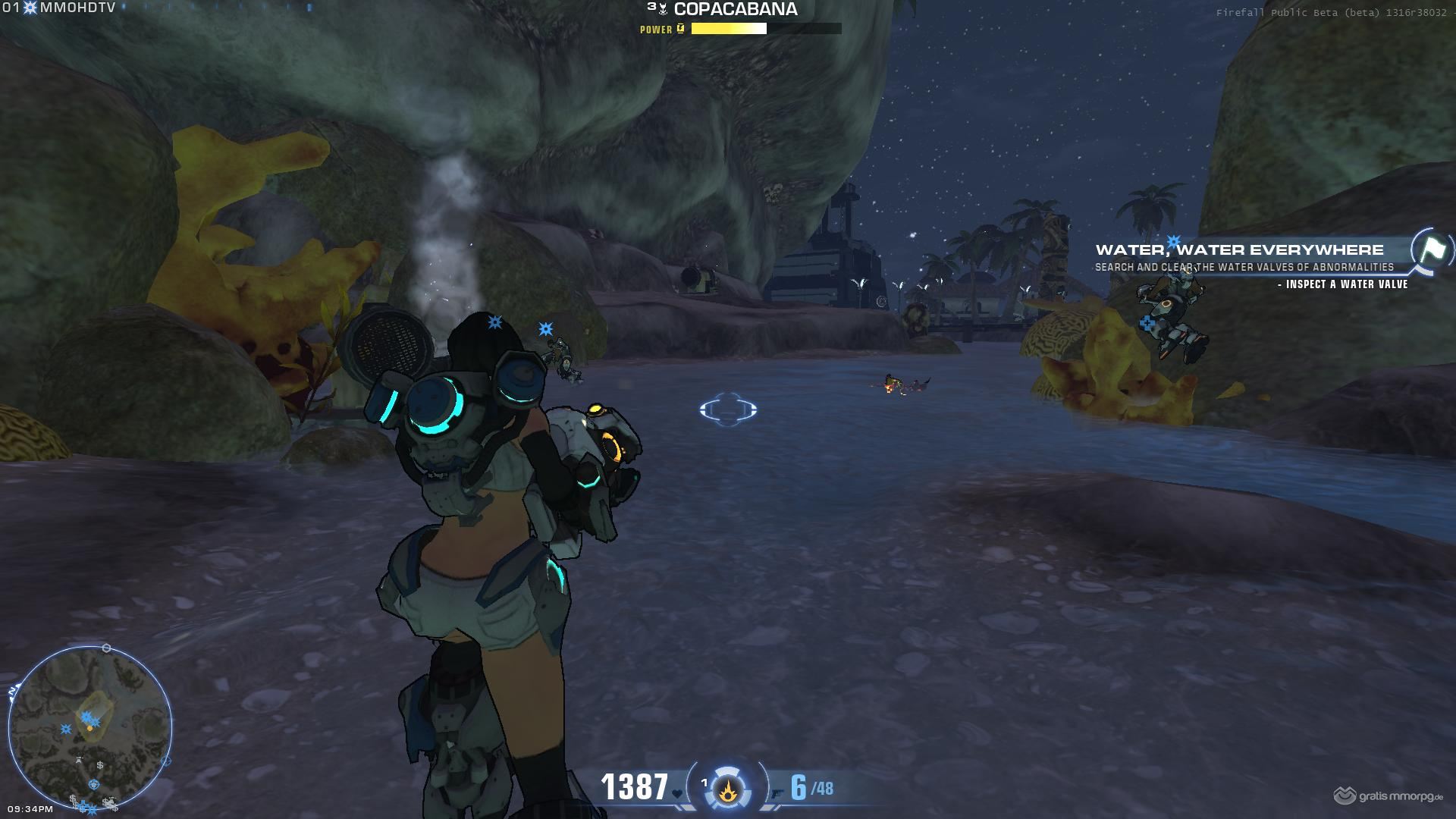Click the pistol weapon icon

coord(777,793)
